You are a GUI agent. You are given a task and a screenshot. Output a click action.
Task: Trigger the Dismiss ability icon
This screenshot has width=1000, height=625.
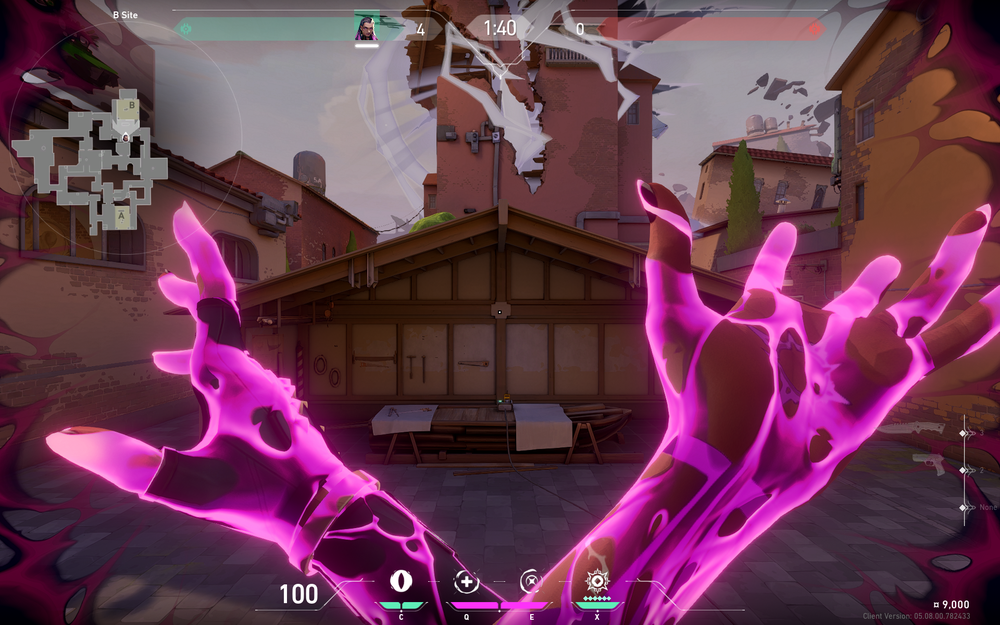click(531, 581)
